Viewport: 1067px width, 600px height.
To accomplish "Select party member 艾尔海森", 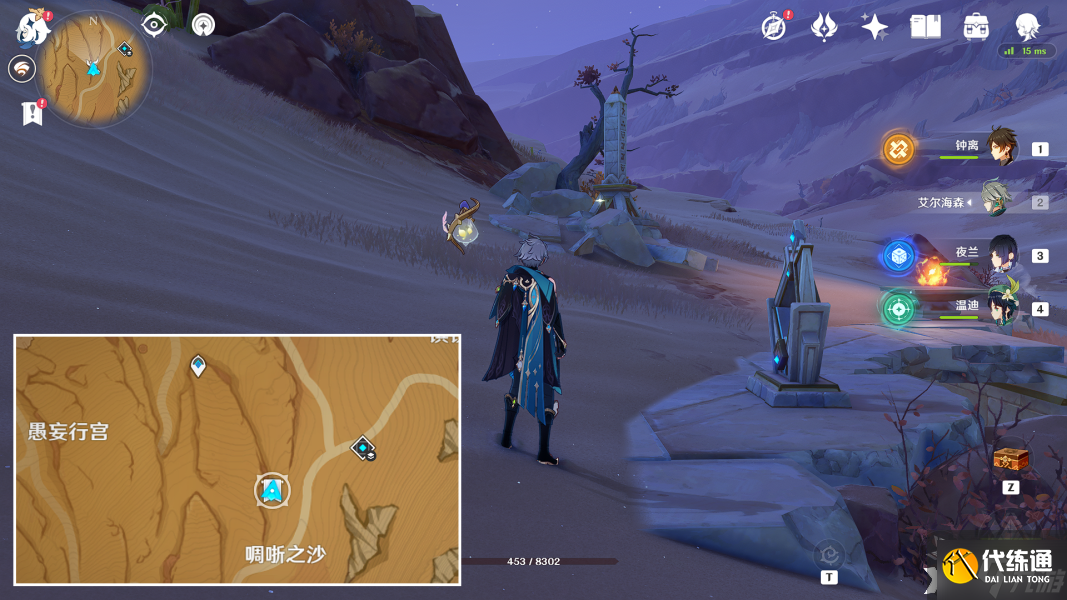I will 997,200.
